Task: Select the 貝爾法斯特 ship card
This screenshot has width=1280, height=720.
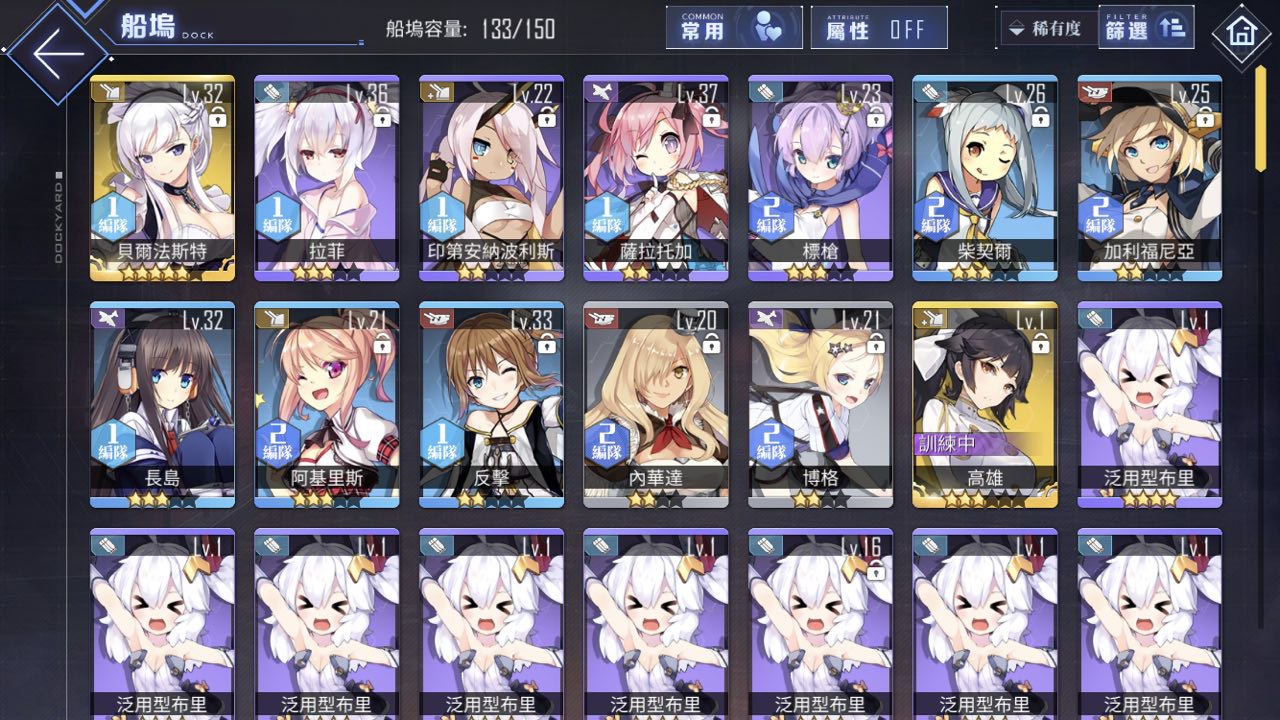Action: (163, 178)
